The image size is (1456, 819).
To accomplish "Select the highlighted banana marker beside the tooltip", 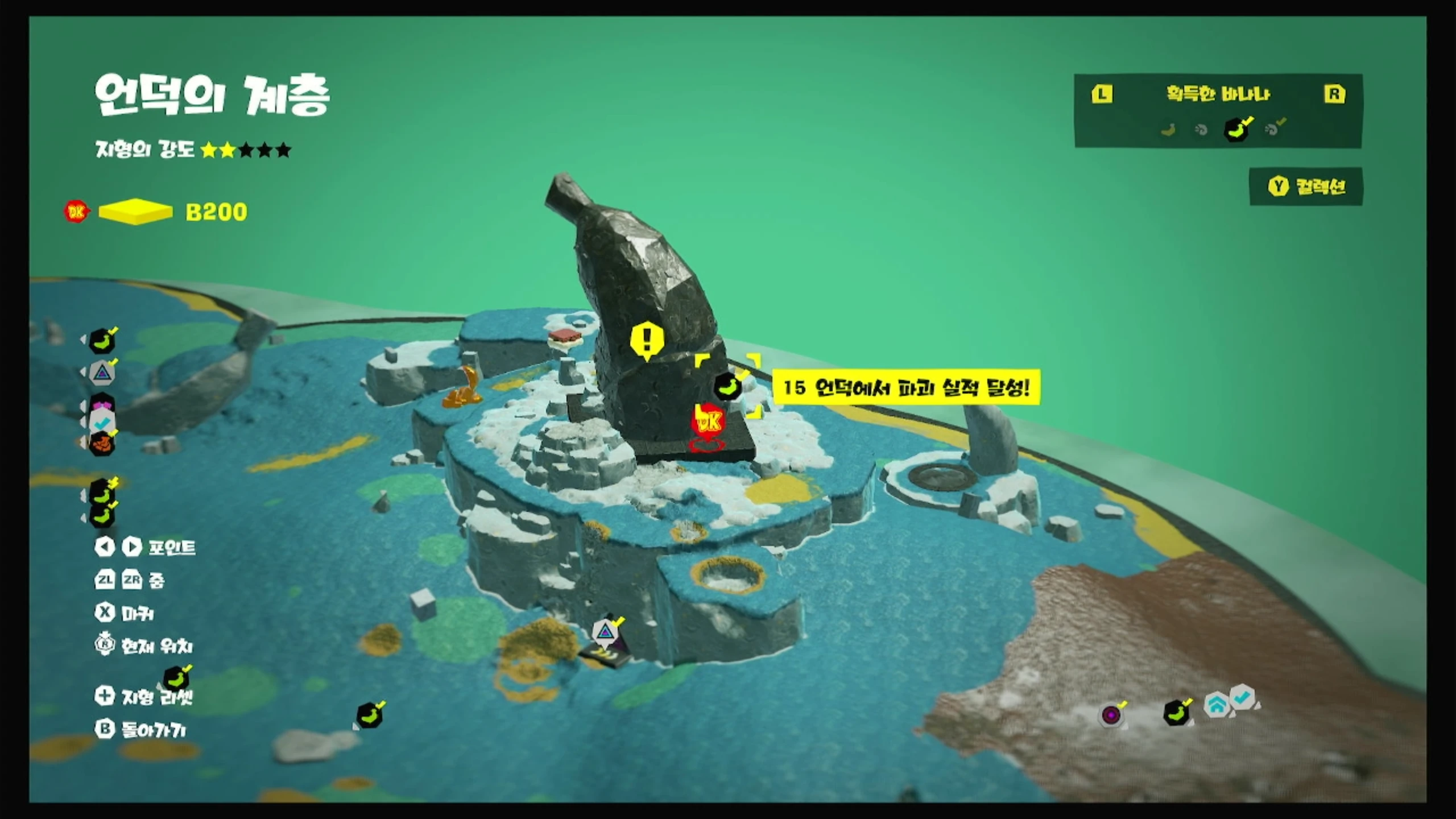I will point(728,387).
